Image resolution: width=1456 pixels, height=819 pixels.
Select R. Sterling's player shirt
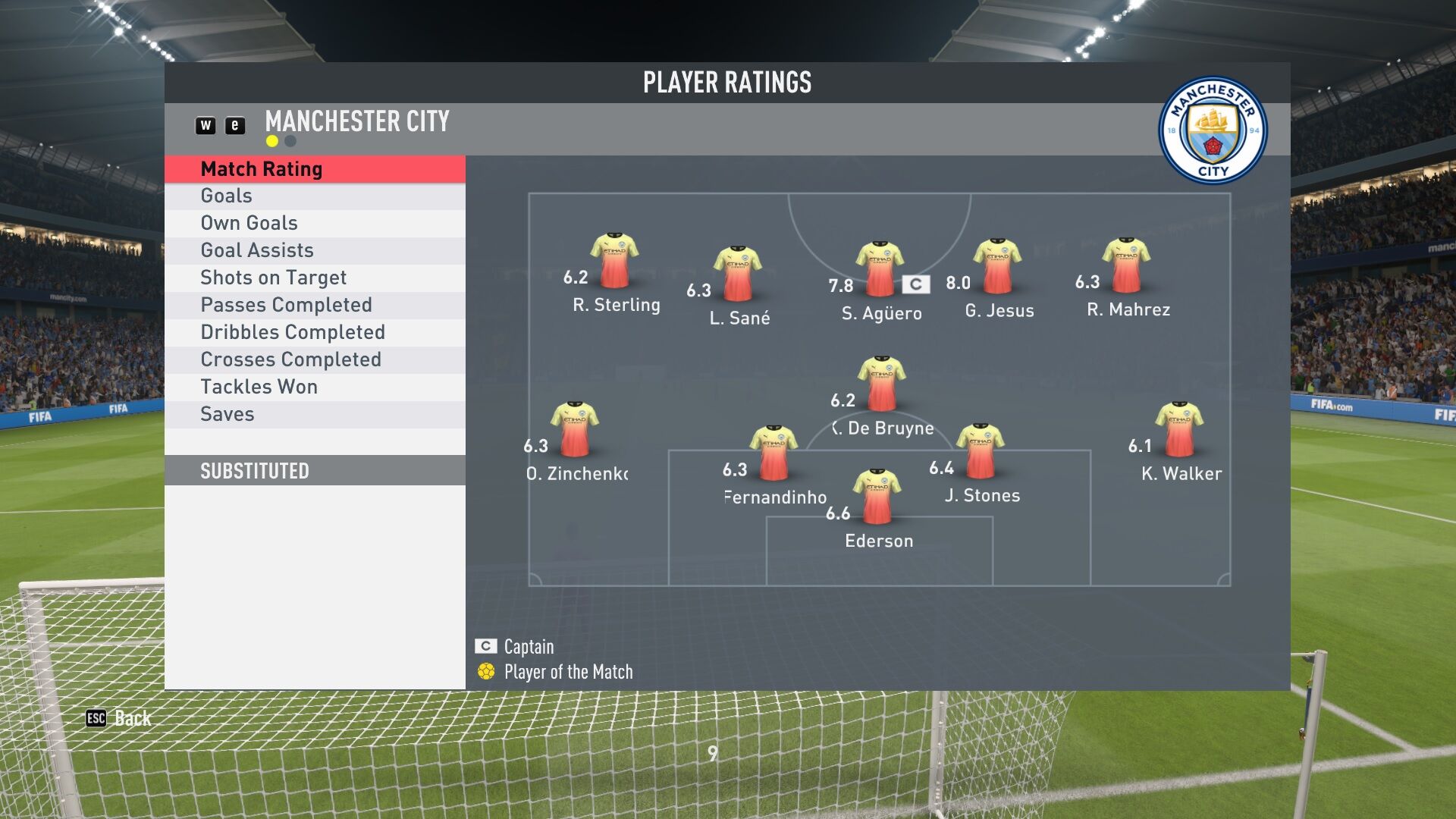(x=614, y=261)
